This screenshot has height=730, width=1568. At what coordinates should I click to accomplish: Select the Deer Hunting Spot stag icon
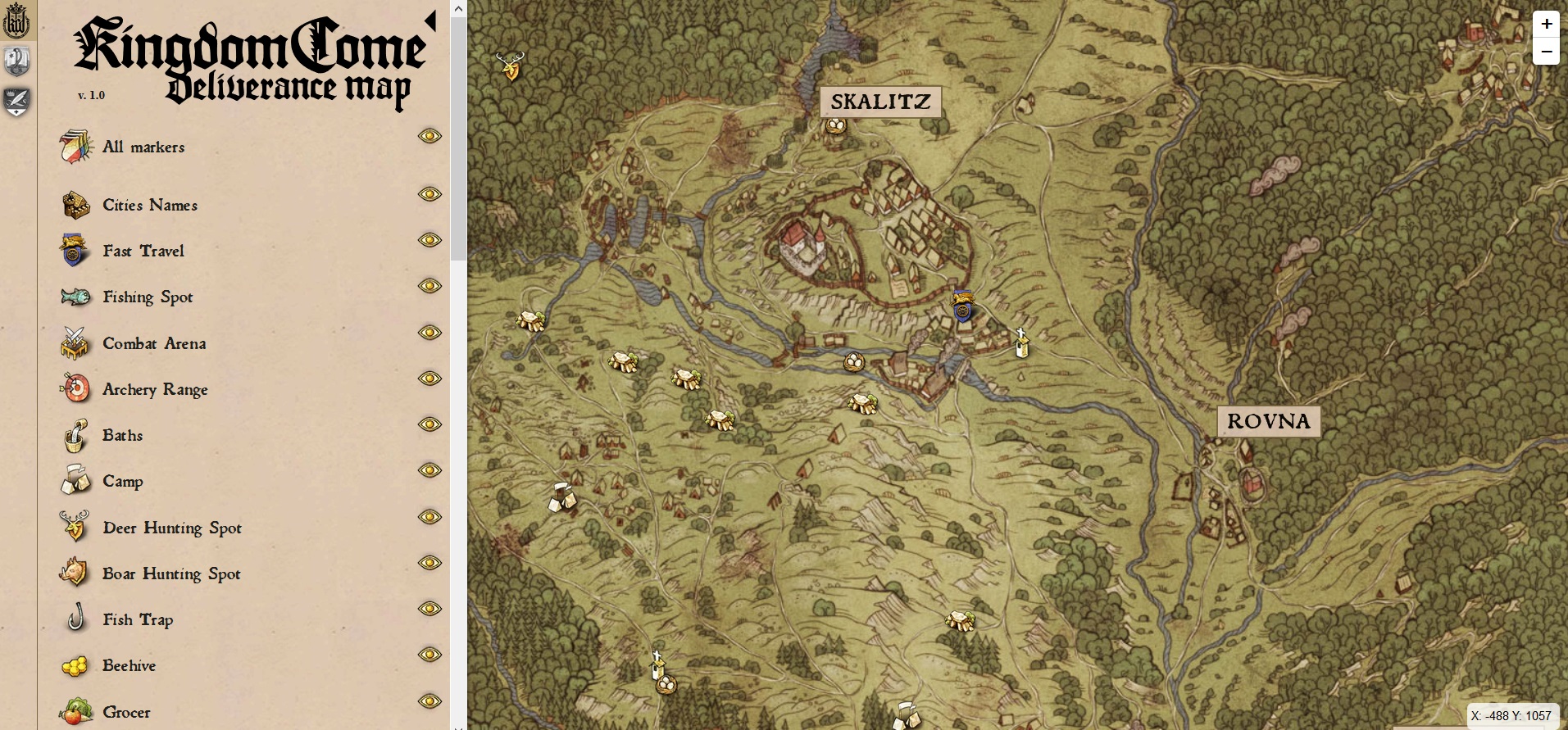(x=75, y=528)
